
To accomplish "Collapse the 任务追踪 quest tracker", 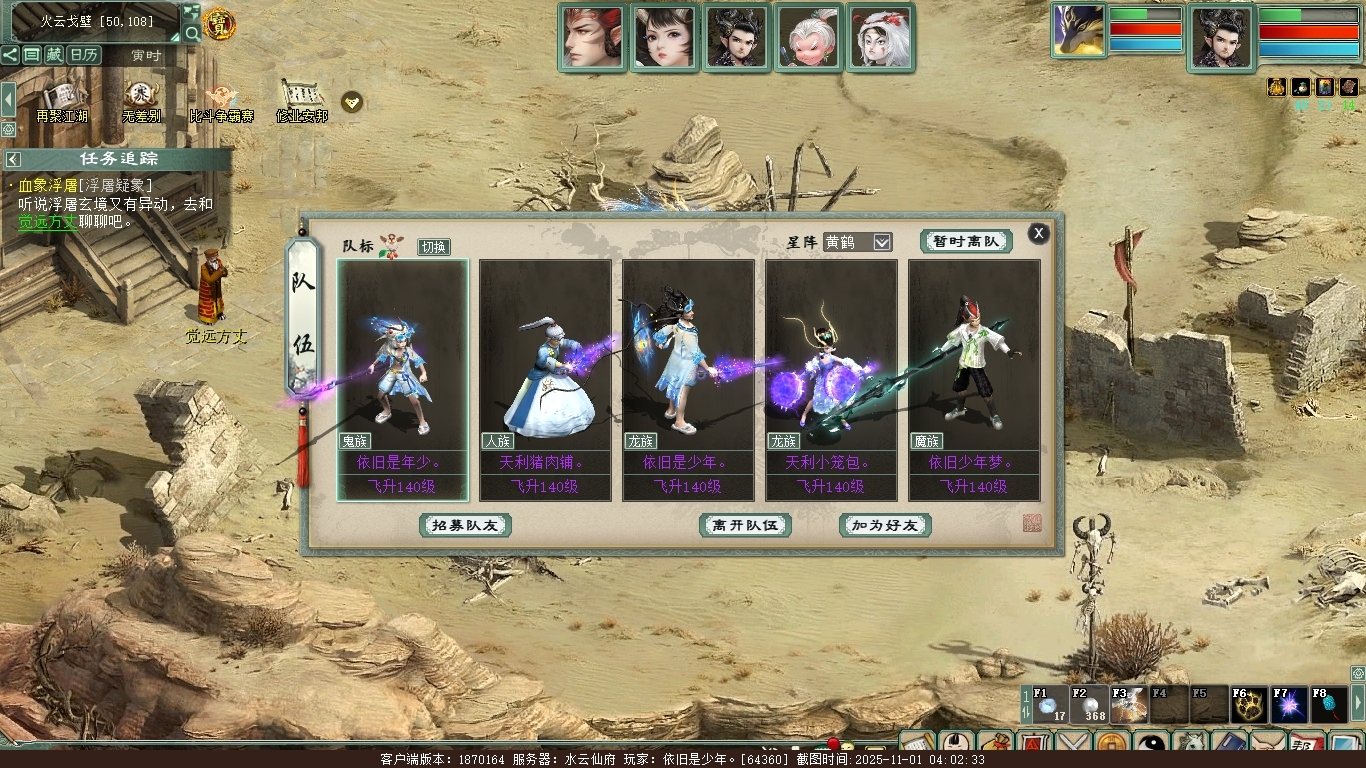I will (x=13, y=159).
